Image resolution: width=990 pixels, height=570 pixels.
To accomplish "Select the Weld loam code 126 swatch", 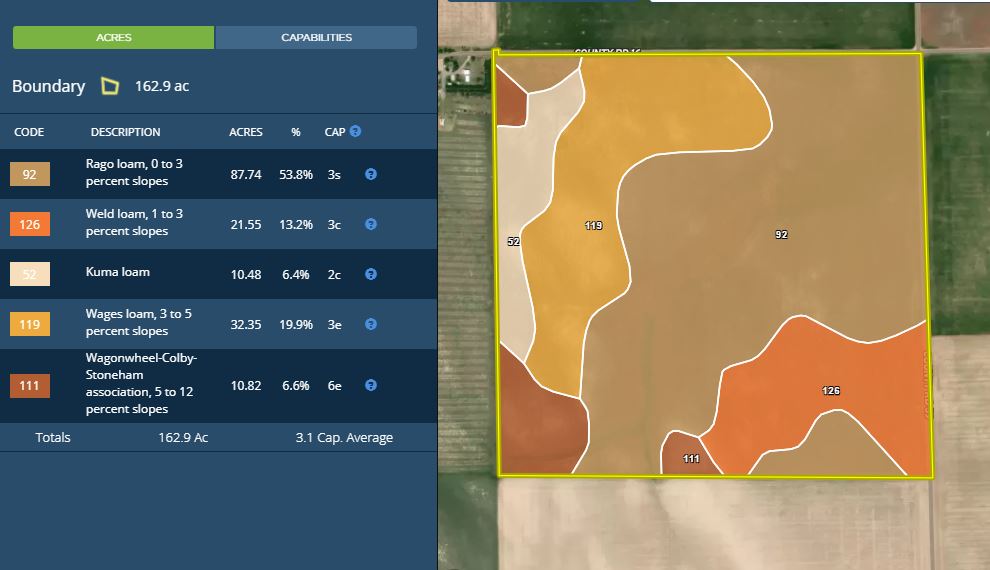I will coord(30,224).
